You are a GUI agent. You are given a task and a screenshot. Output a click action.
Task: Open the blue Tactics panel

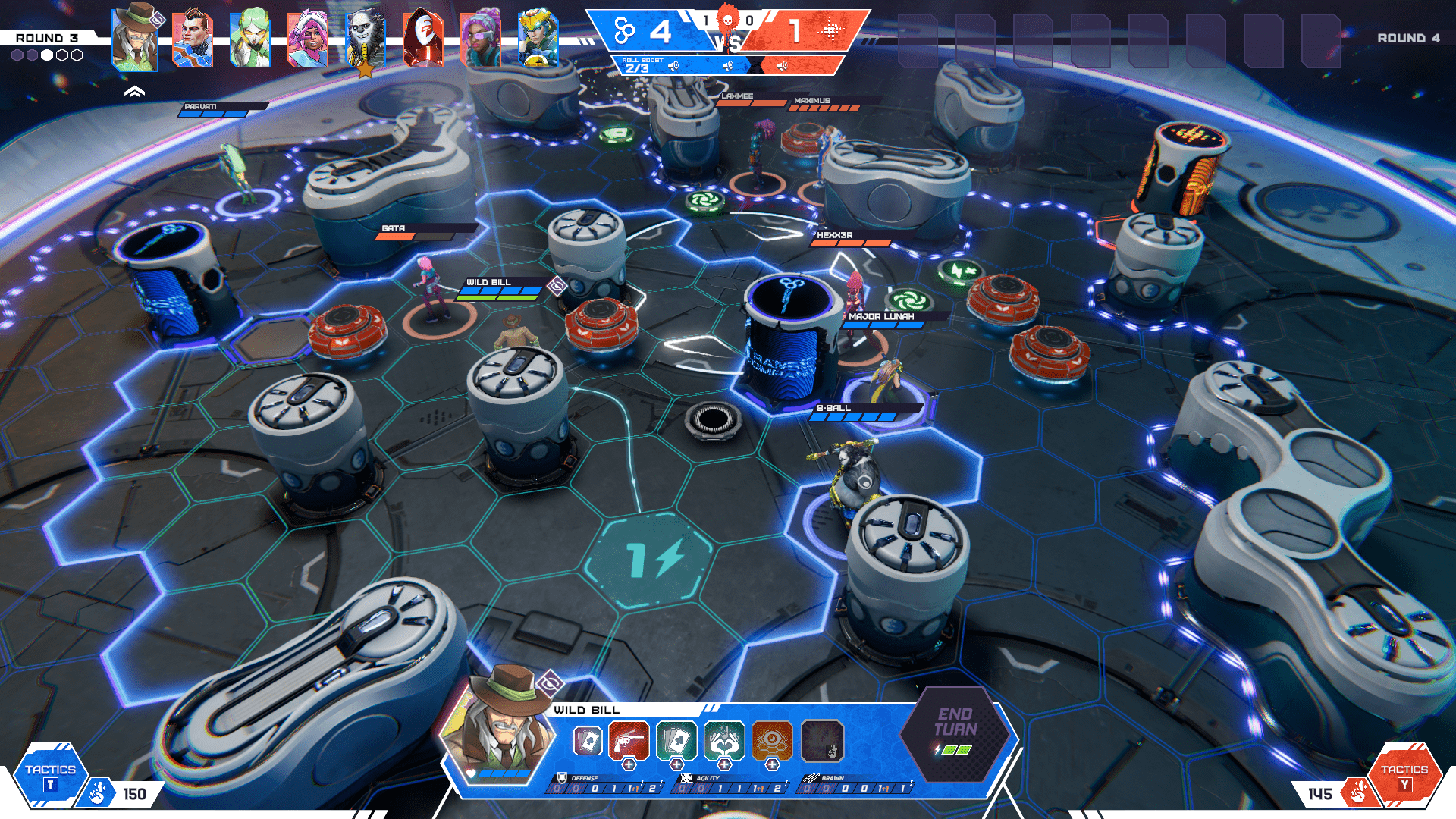pos(50,775)
